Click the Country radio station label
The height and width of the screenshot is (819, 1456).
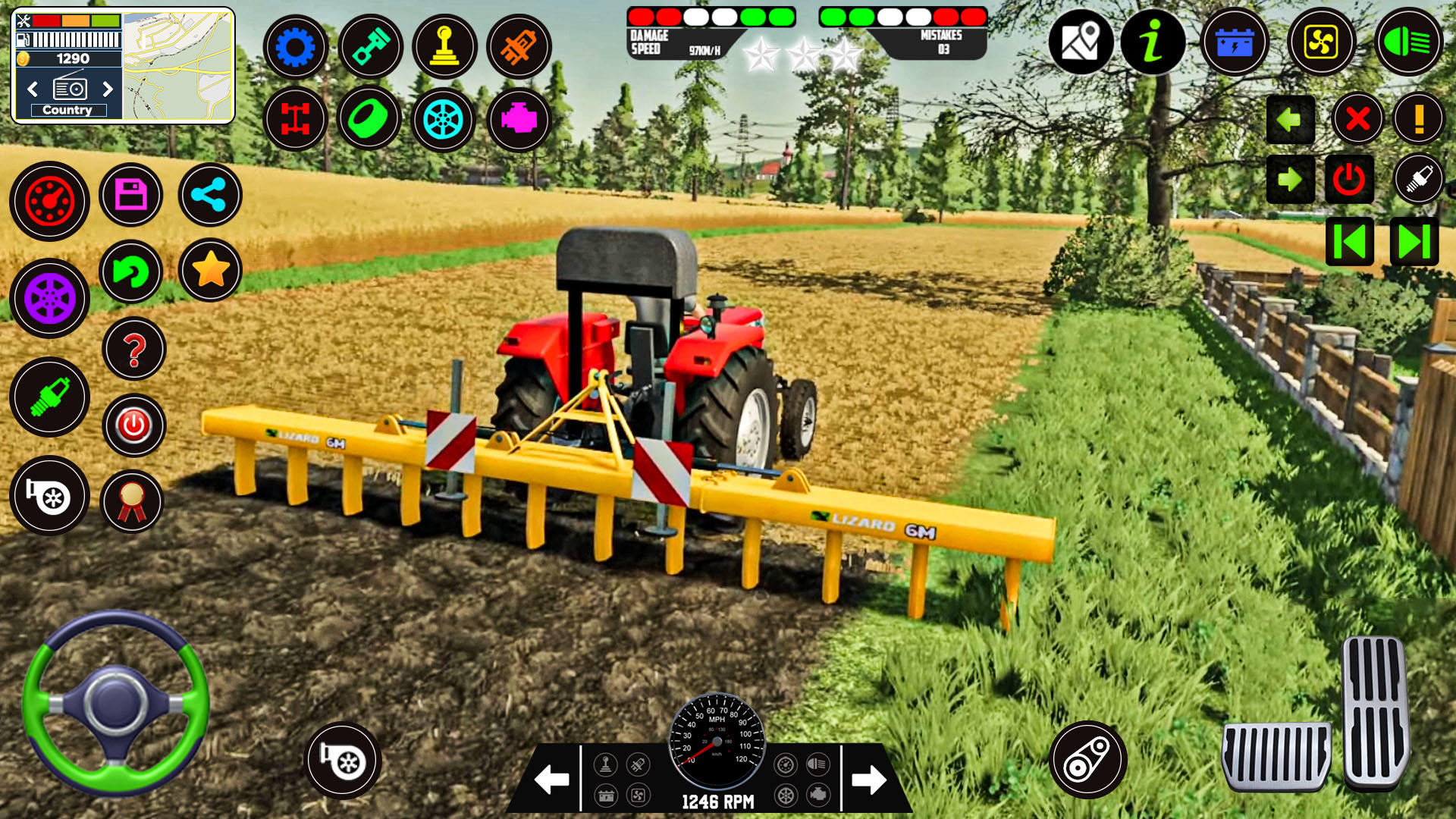pos(68,109)
